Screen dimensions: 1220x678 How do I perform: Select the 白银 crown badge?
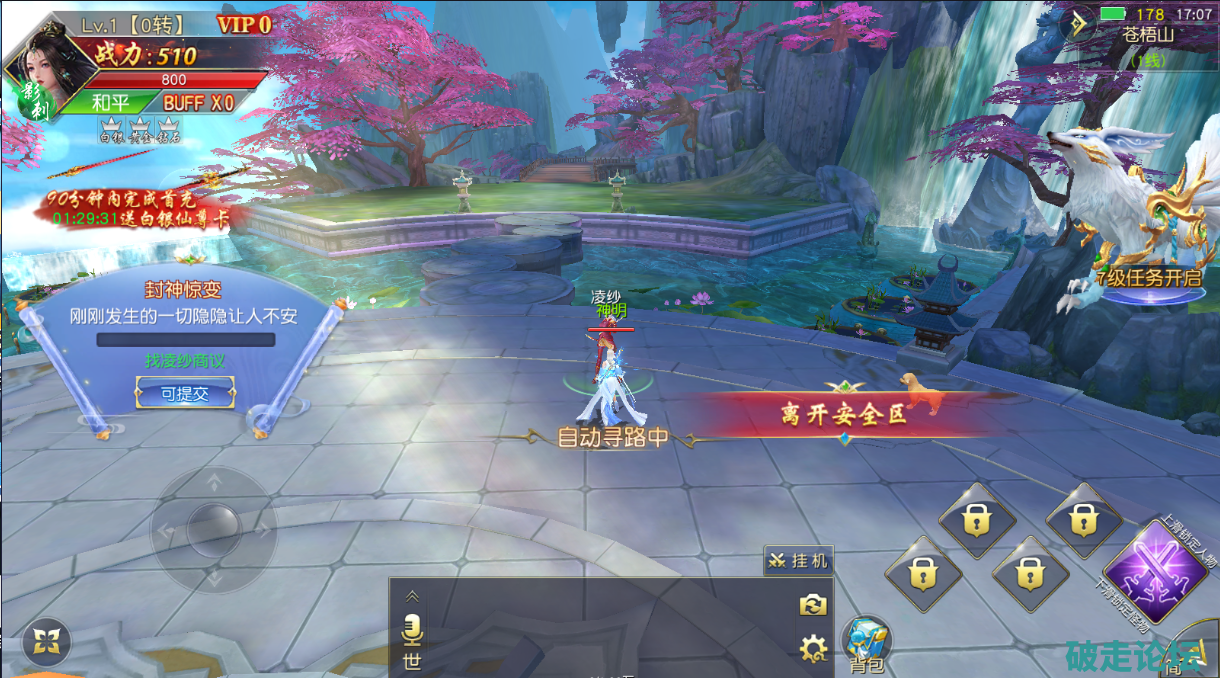(x=110, y=130)
